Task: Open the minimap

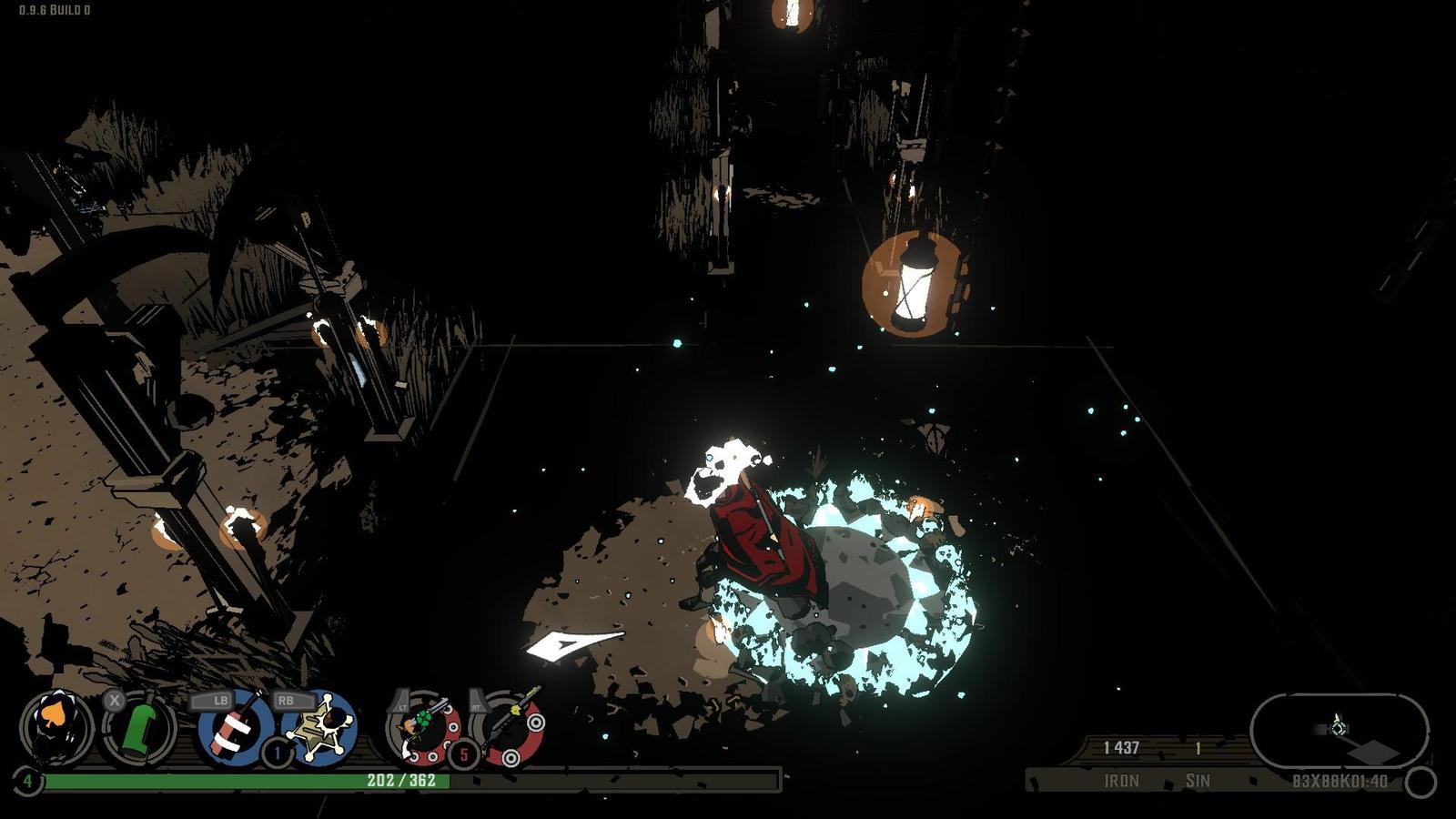Action: (x=1339, y=730)
